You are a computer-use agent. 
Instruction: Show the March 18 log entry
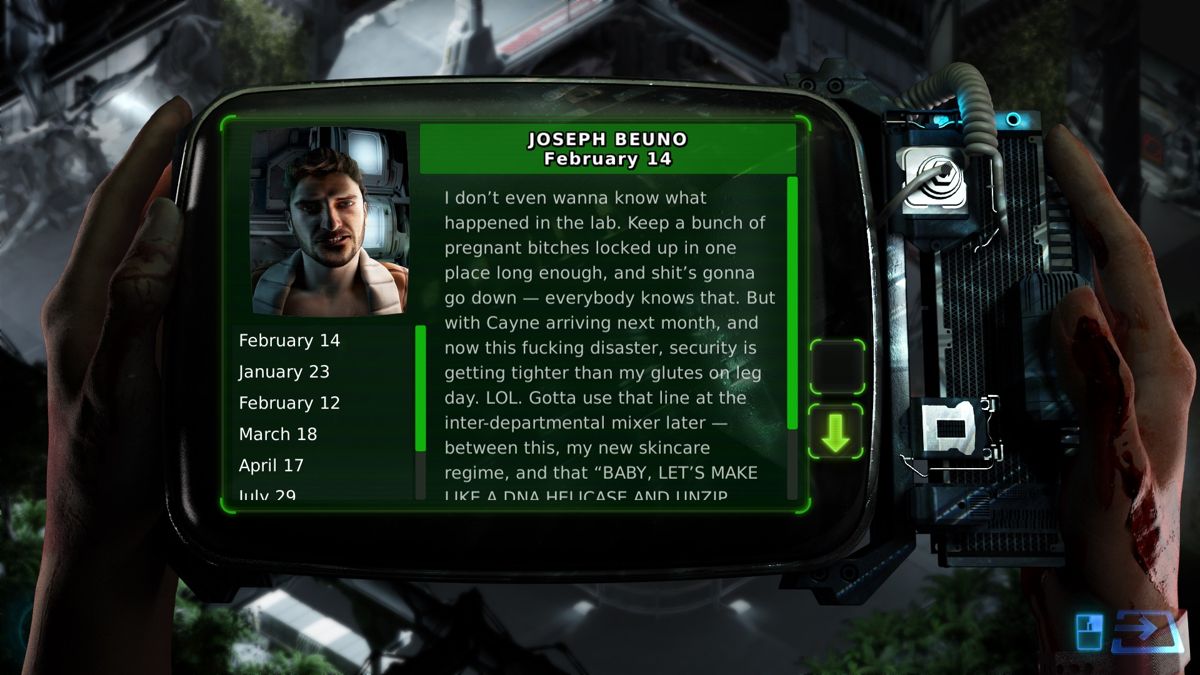pos(278,434)
